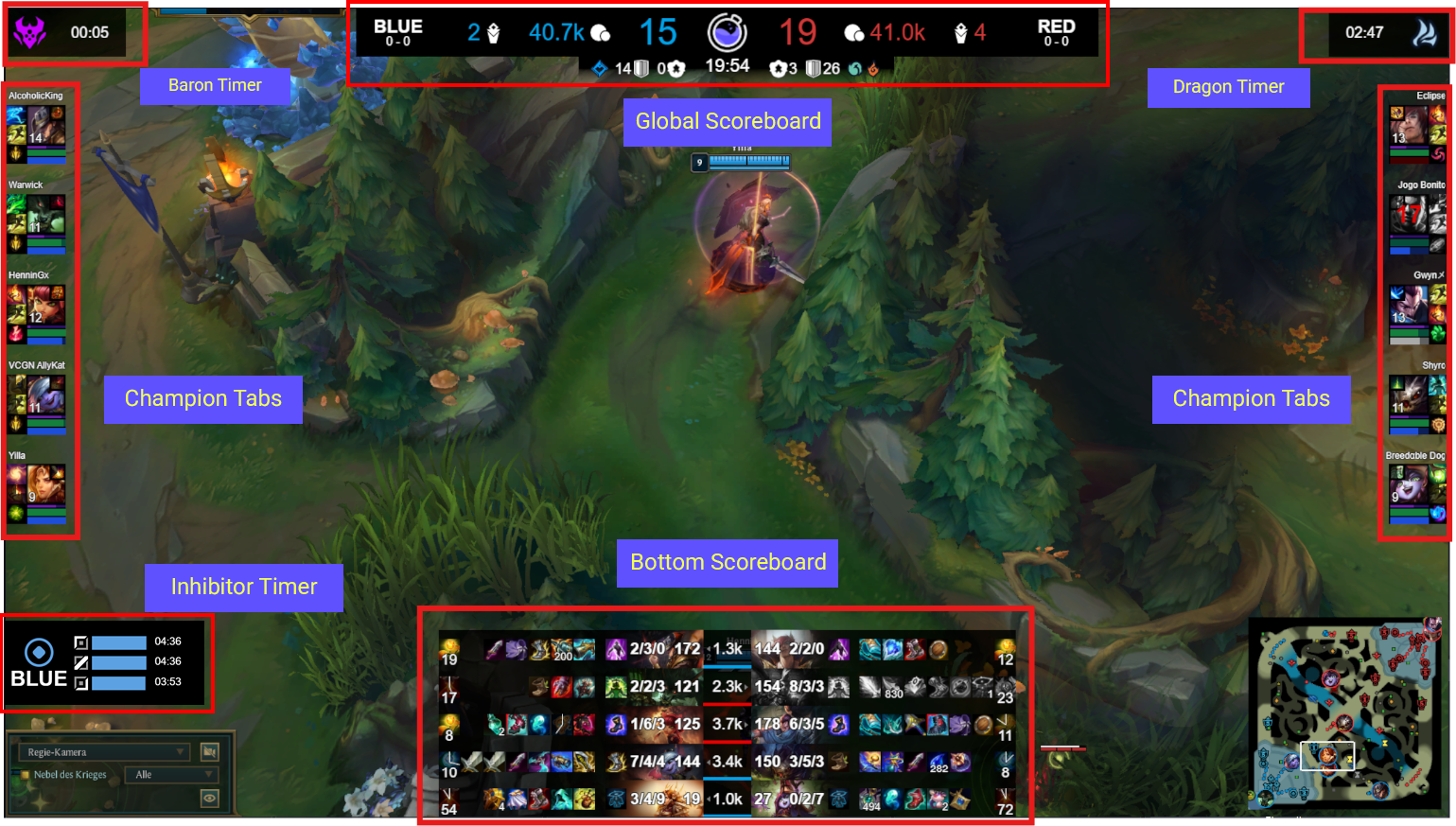Click the crossed-out camera button

[210, 752]
